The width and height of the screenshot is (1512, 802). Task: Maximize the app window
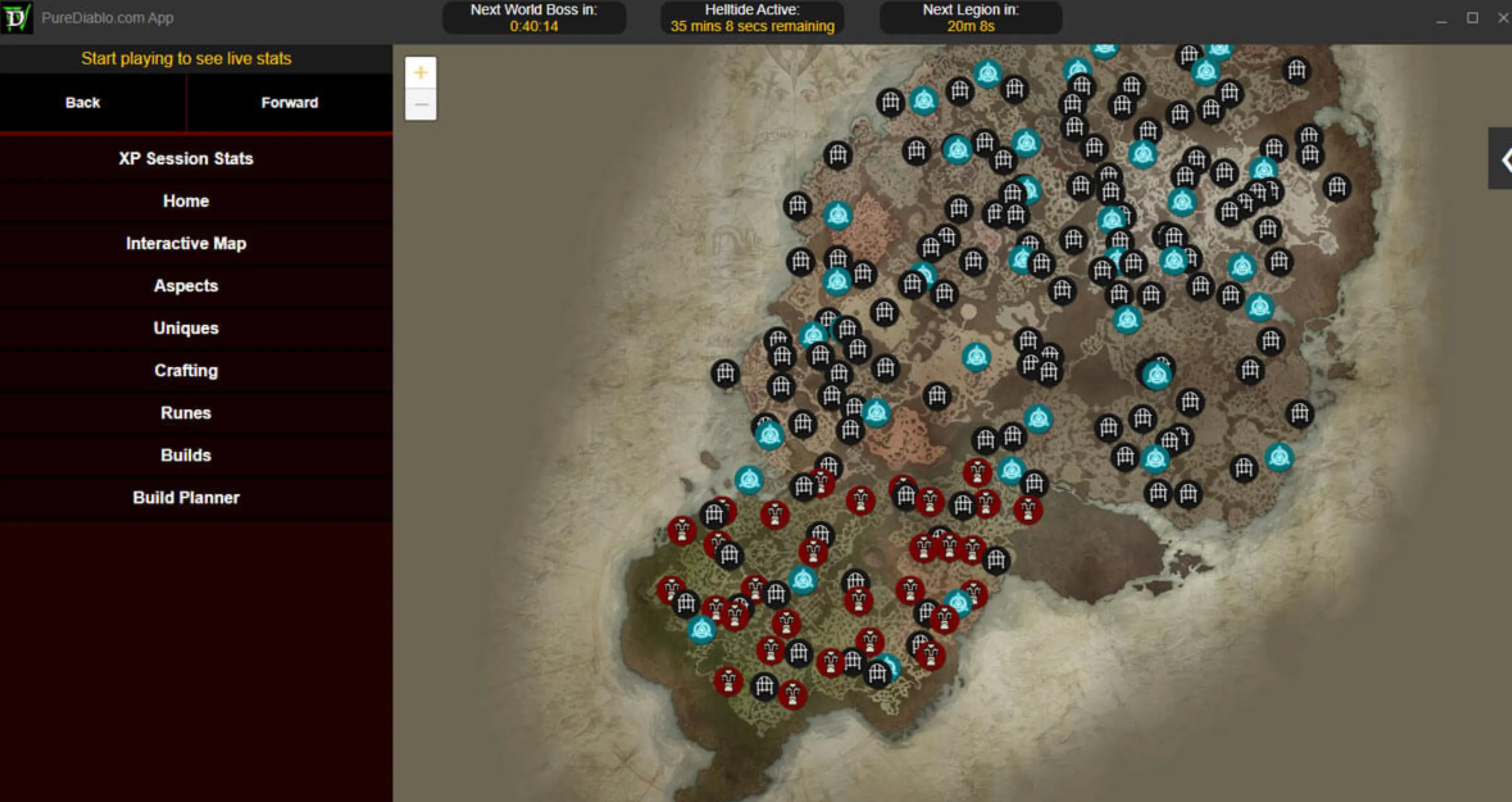coord(1472,18)
